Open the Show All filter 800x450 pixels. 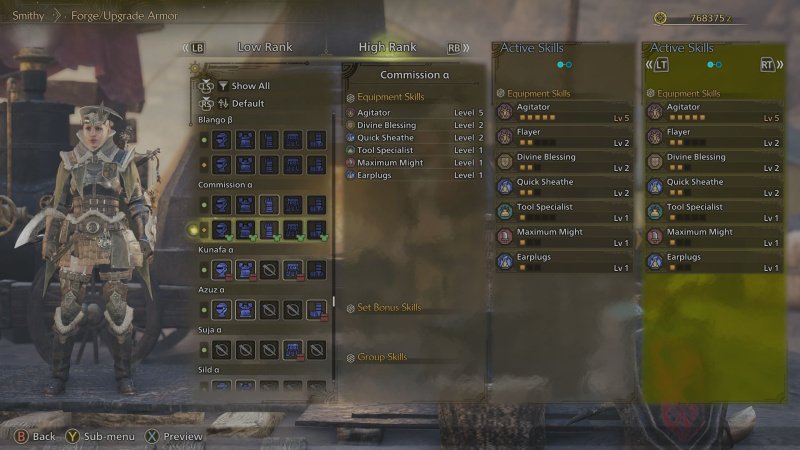click(250, 86)
